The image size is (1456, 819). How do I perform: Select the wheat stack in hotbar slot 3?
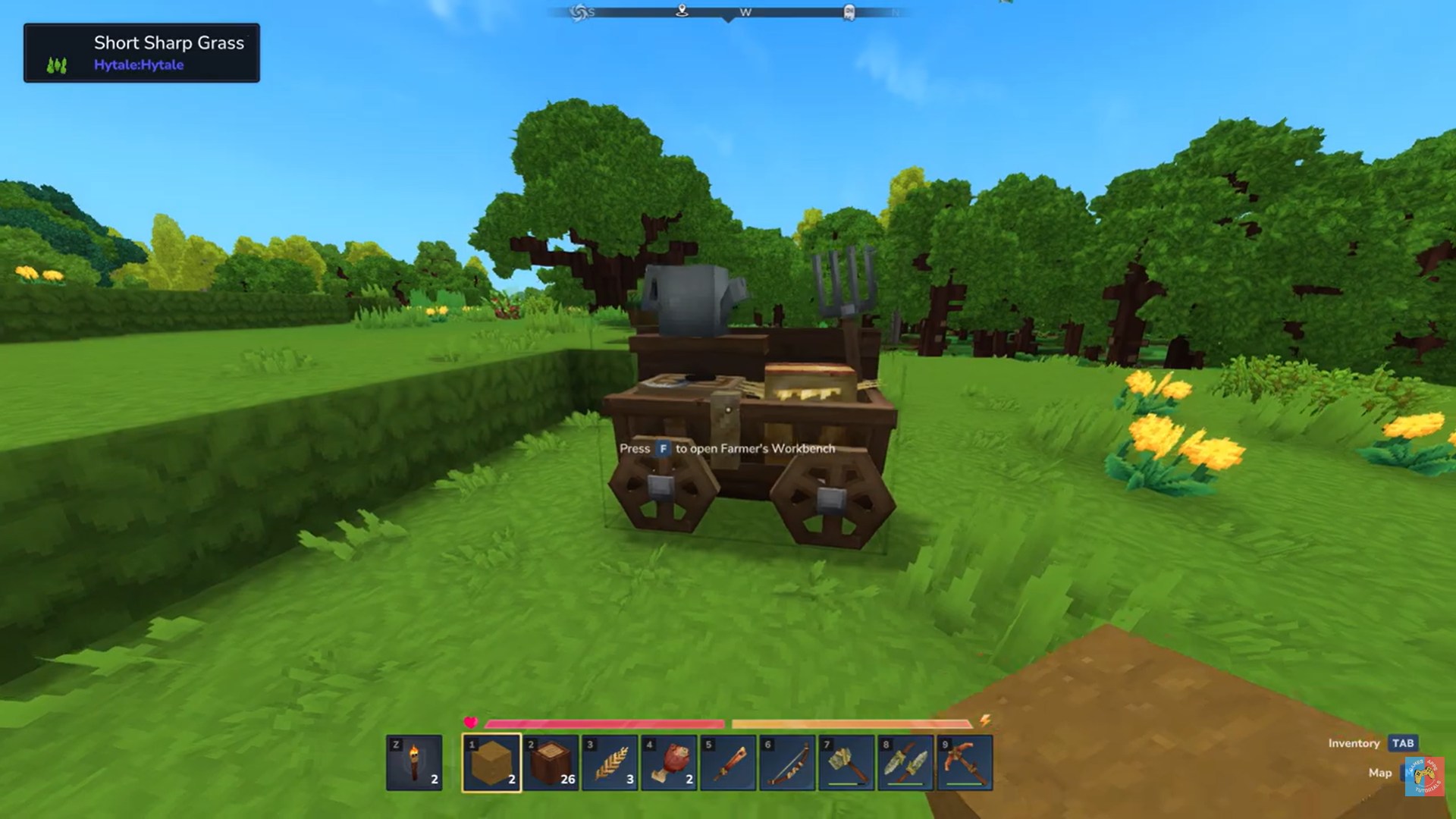click(610, 762)
